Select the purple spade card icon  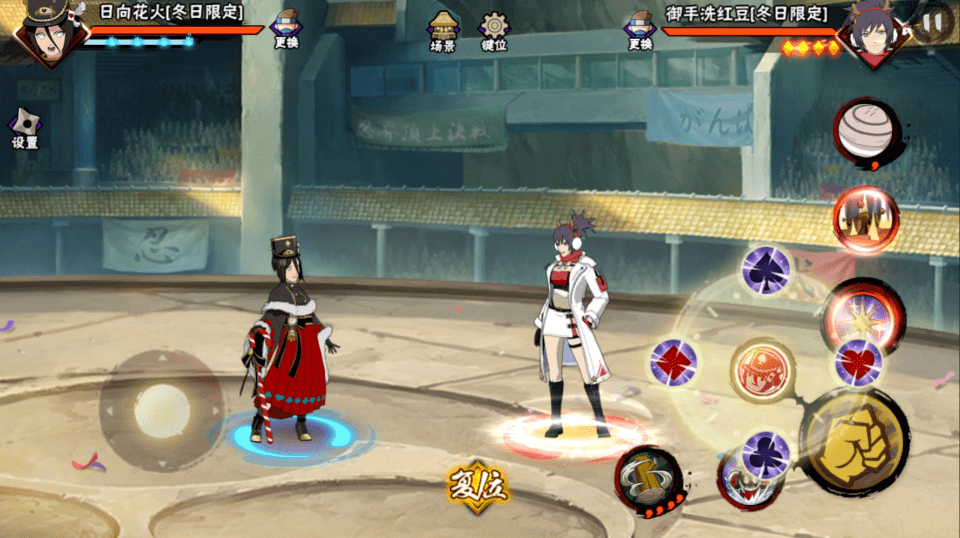click(x=767, y=270)
